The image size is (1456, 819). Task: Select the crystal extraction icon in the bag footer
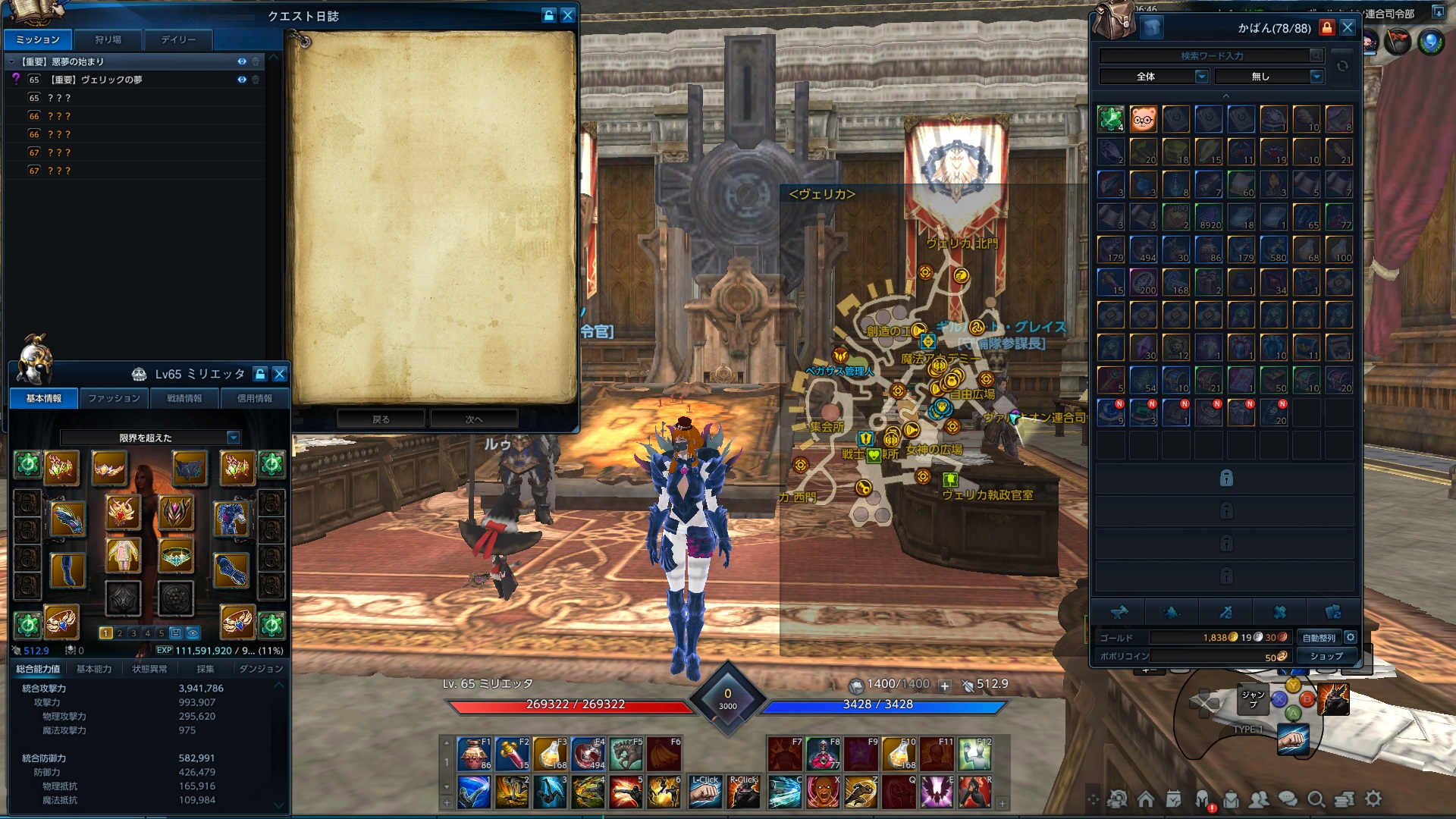pos(1172,612)
